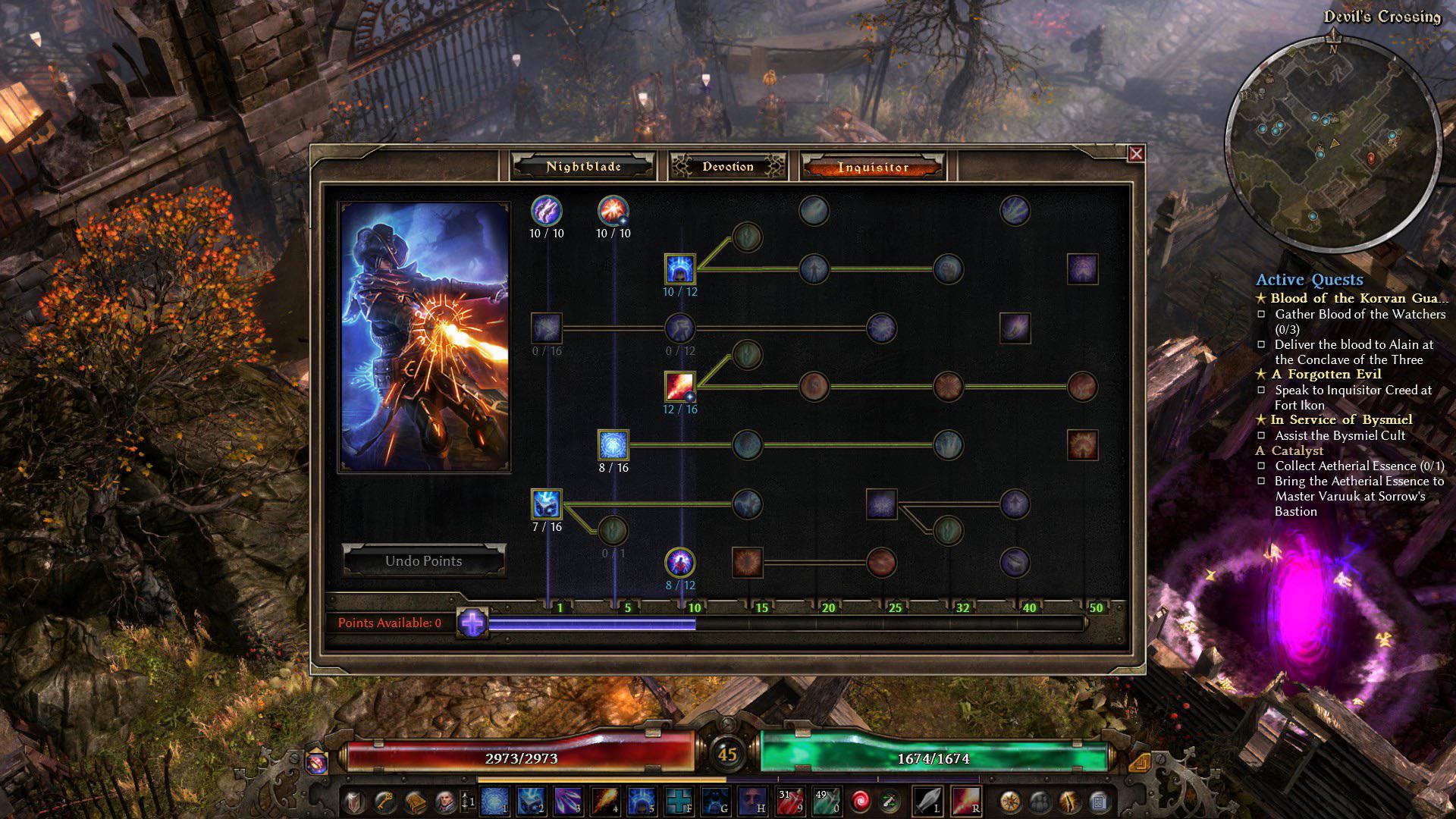The height and width of the screenshot is (819, 1456).
Task: Pick the 7/16 skill icon
Action: (x=546, y=504)
